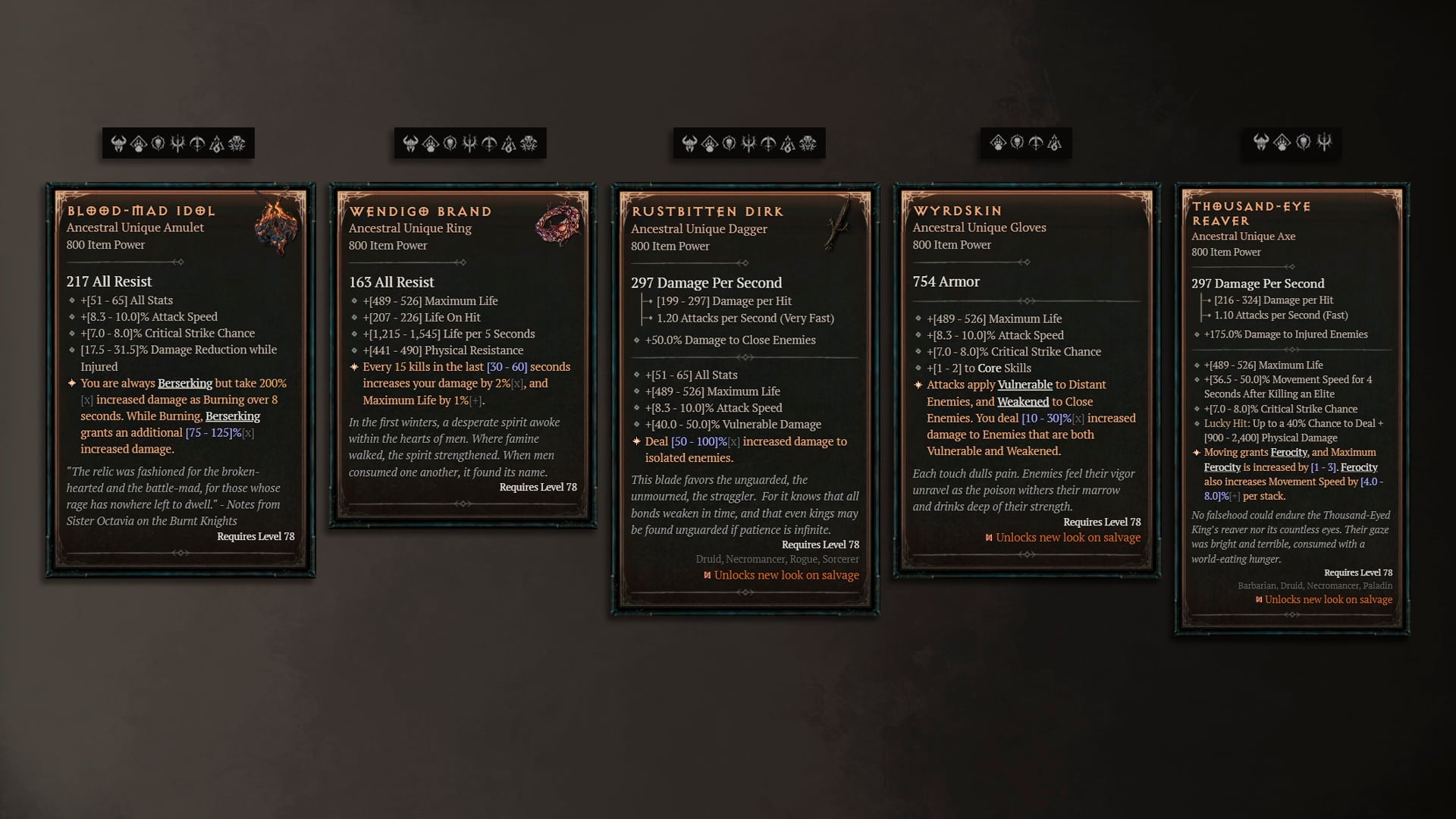Click the horizontal divider bar in Wendigo Brand
The image size is (1456, 819).
click(462, 263)
